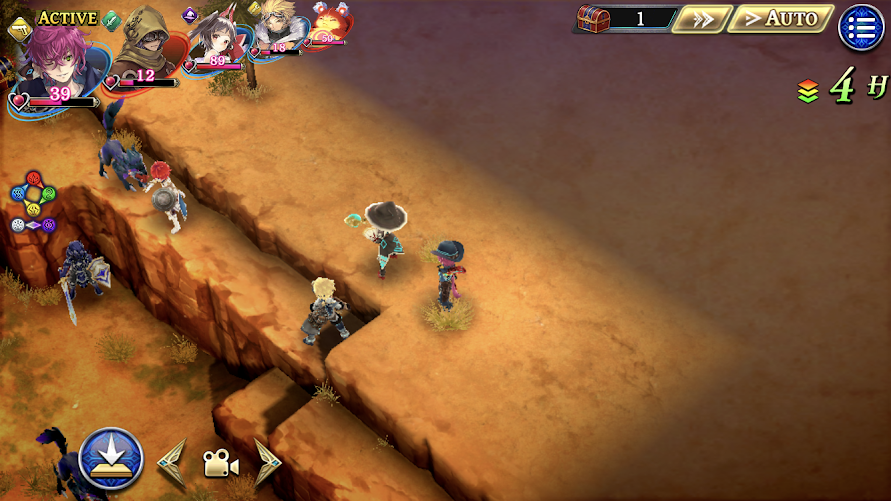Click the blue downward arrow tile button

[110, 459]
